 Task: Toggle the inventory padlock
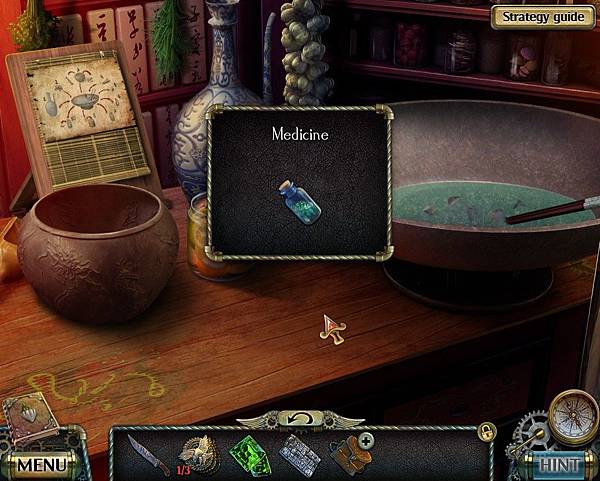486,430
